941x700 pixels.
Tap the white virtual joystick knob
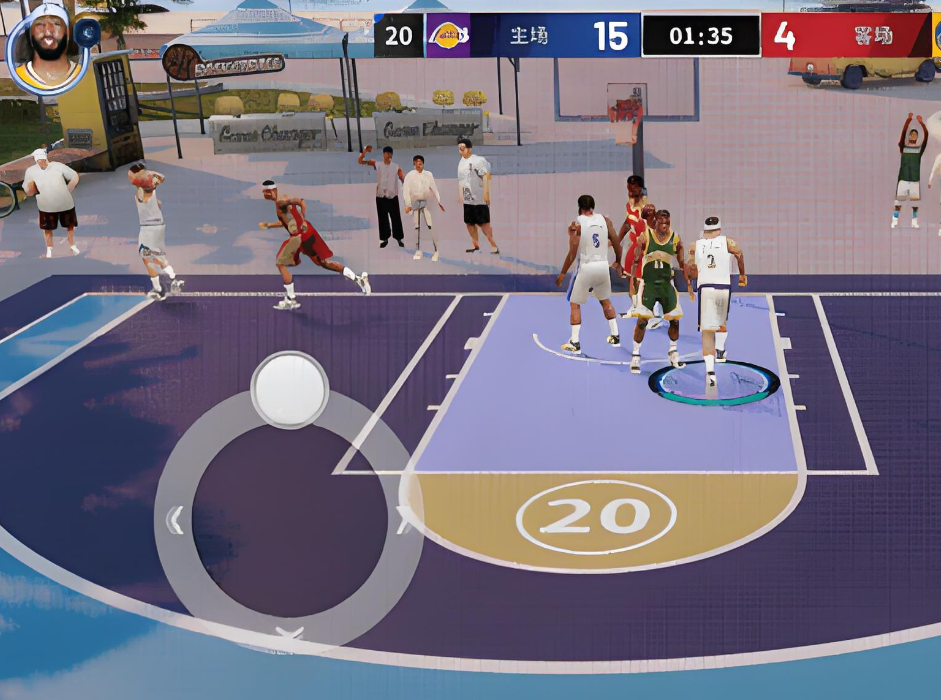289,389
